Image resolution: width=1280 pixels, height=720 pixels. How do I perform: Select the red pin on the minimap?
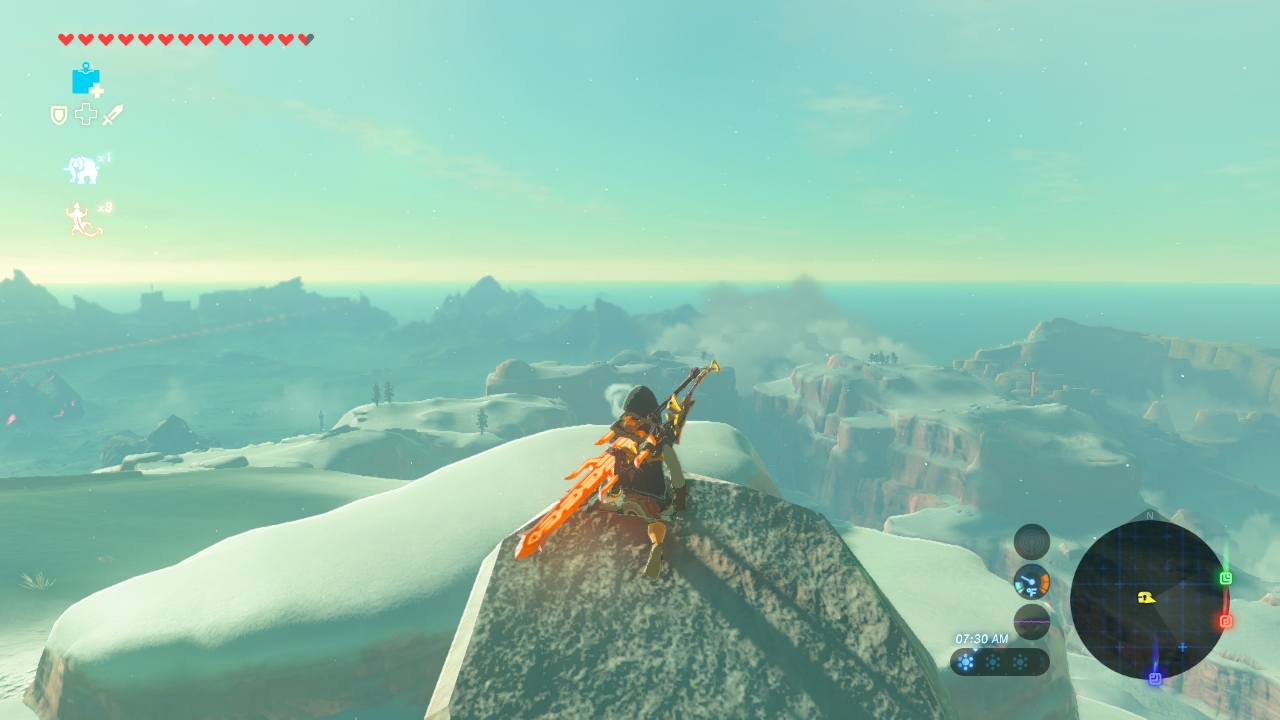[x=1226, y=621]
